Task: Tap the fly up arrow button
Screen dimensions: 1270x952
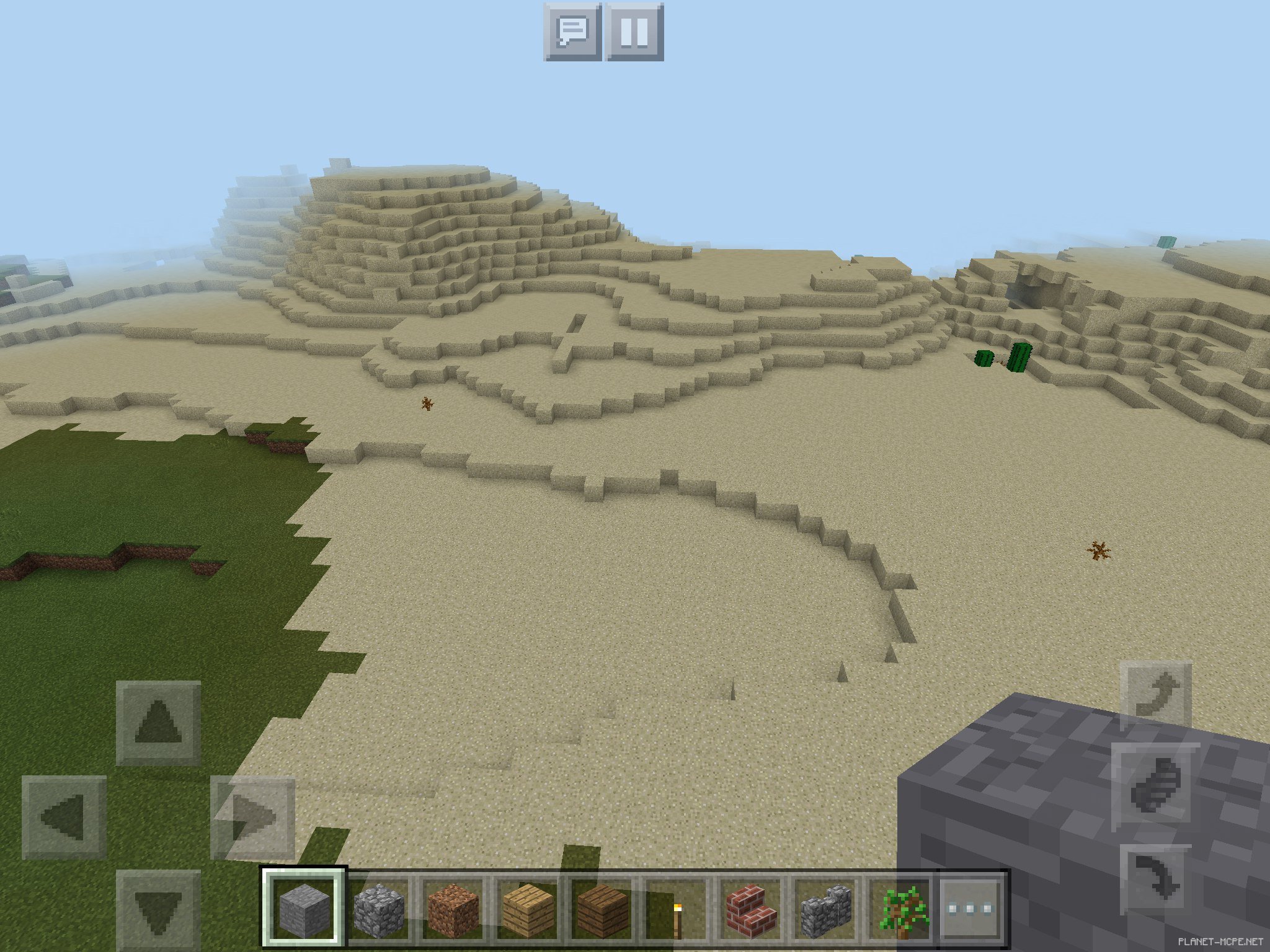Action: tap(1156, 695)
